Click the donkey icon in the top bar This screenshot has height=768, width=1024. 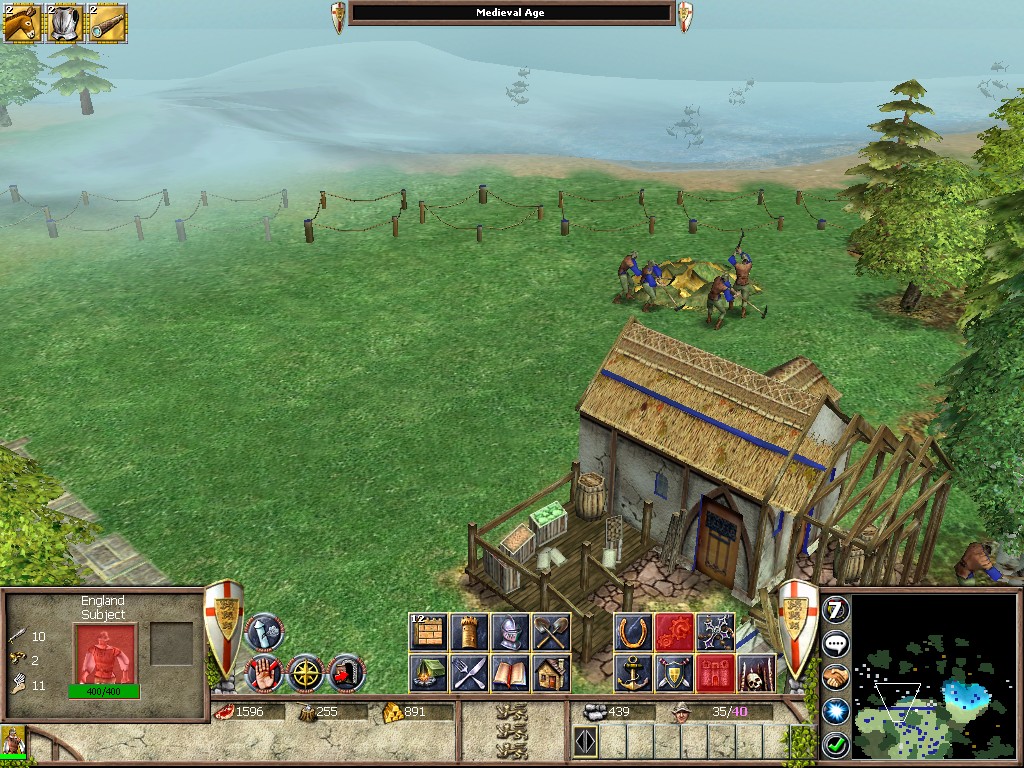[21, 23]
